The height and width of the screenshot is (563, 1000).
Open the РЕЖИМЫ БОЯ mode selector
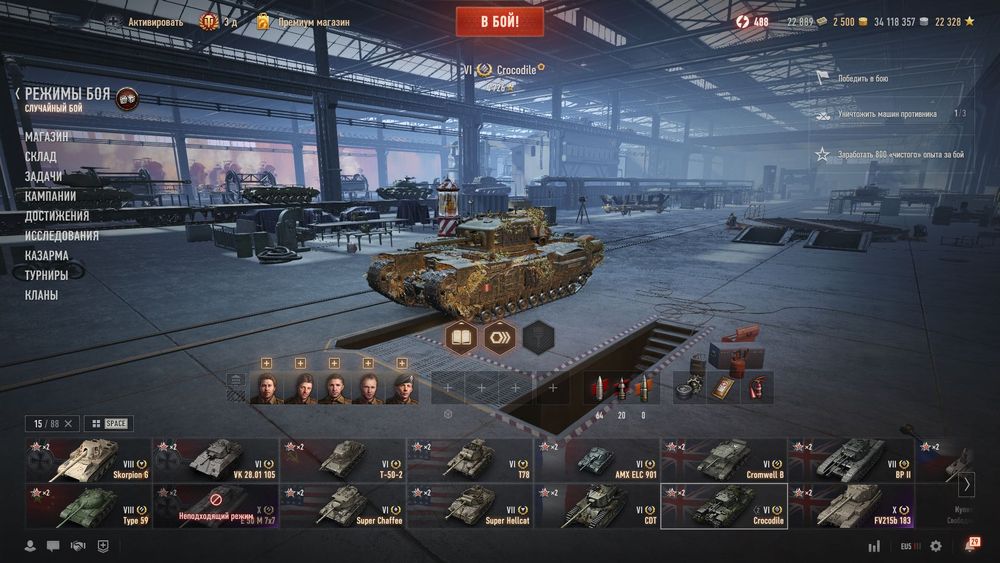[68, 95]
